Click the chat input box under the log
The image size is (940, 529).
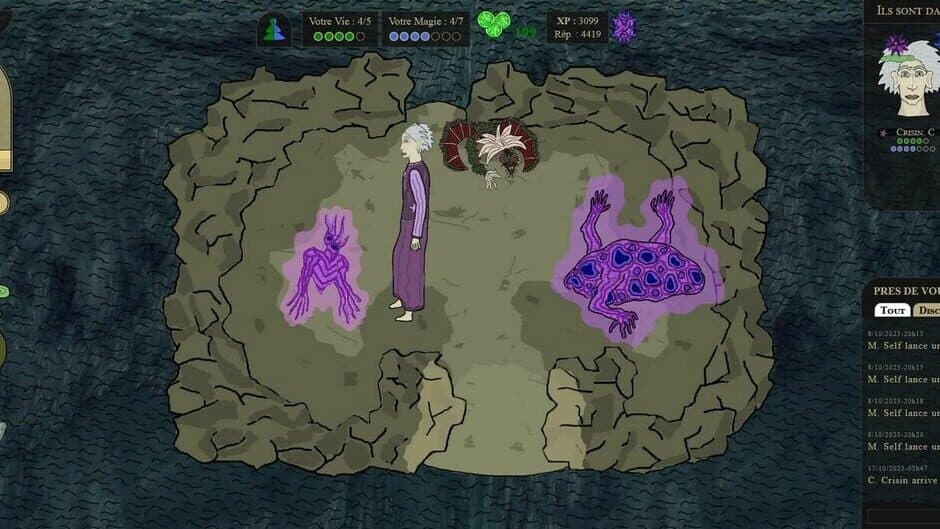pos(903,515)
